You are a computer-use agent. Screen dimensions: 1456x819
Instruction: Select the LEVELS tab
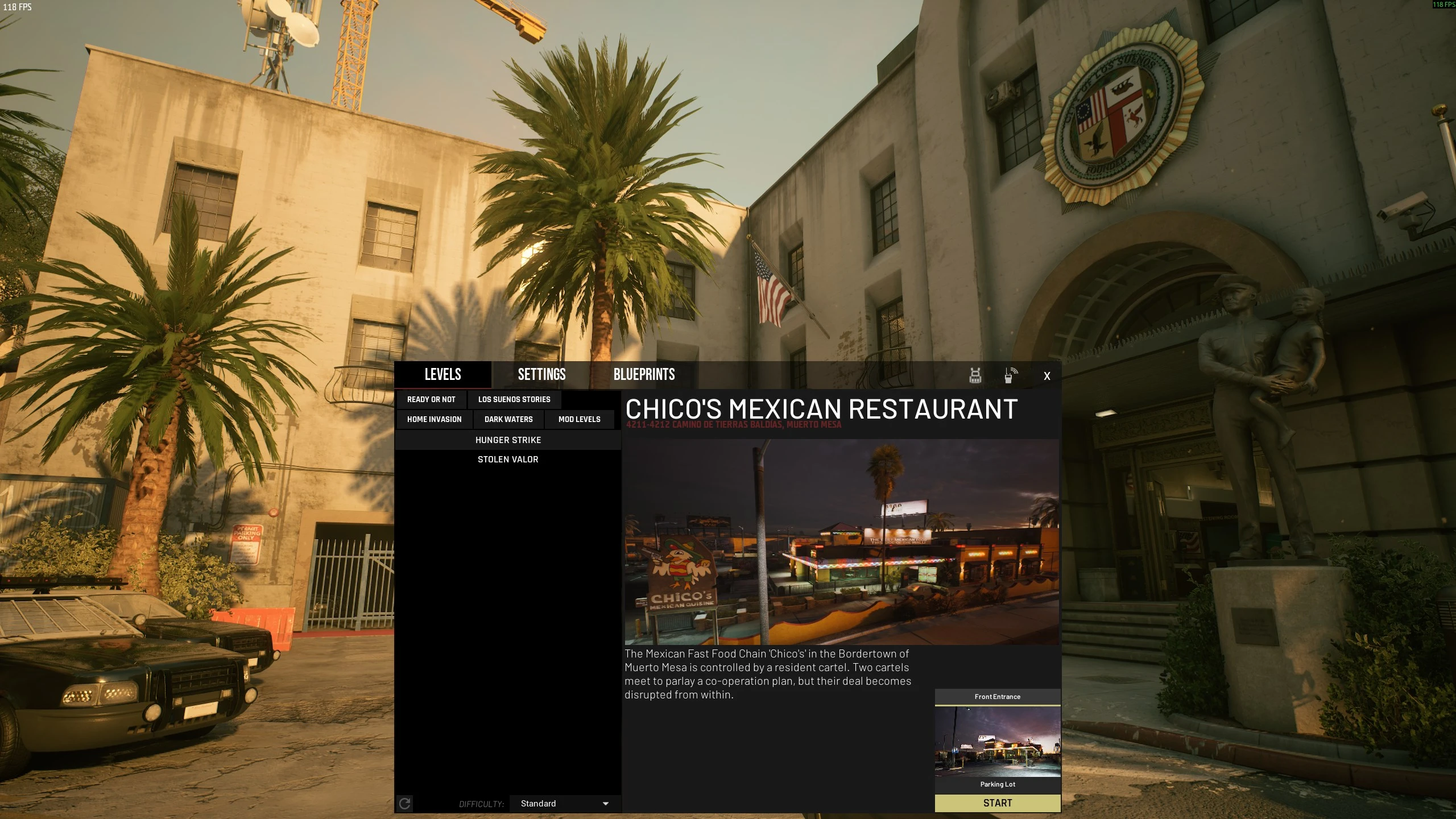point(444,374)
